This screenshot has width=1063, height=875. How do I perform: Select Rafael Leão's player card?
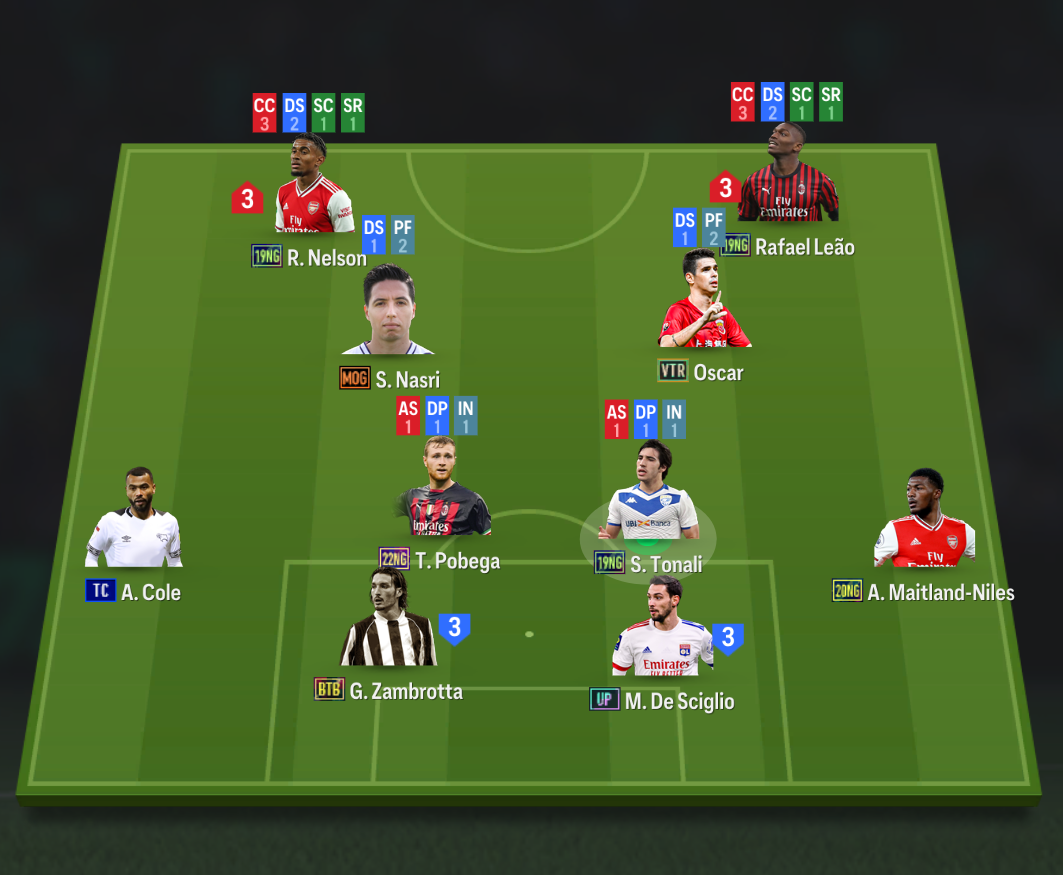click(x=787, y=178)
